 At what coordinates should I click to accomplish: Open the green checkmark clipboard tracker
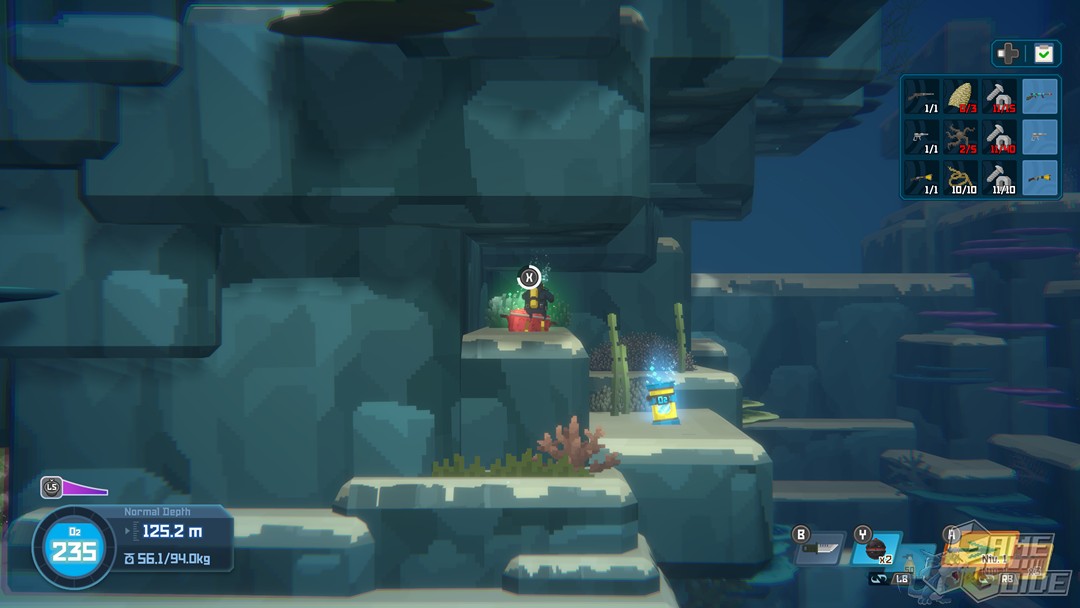coord(1044,54)
